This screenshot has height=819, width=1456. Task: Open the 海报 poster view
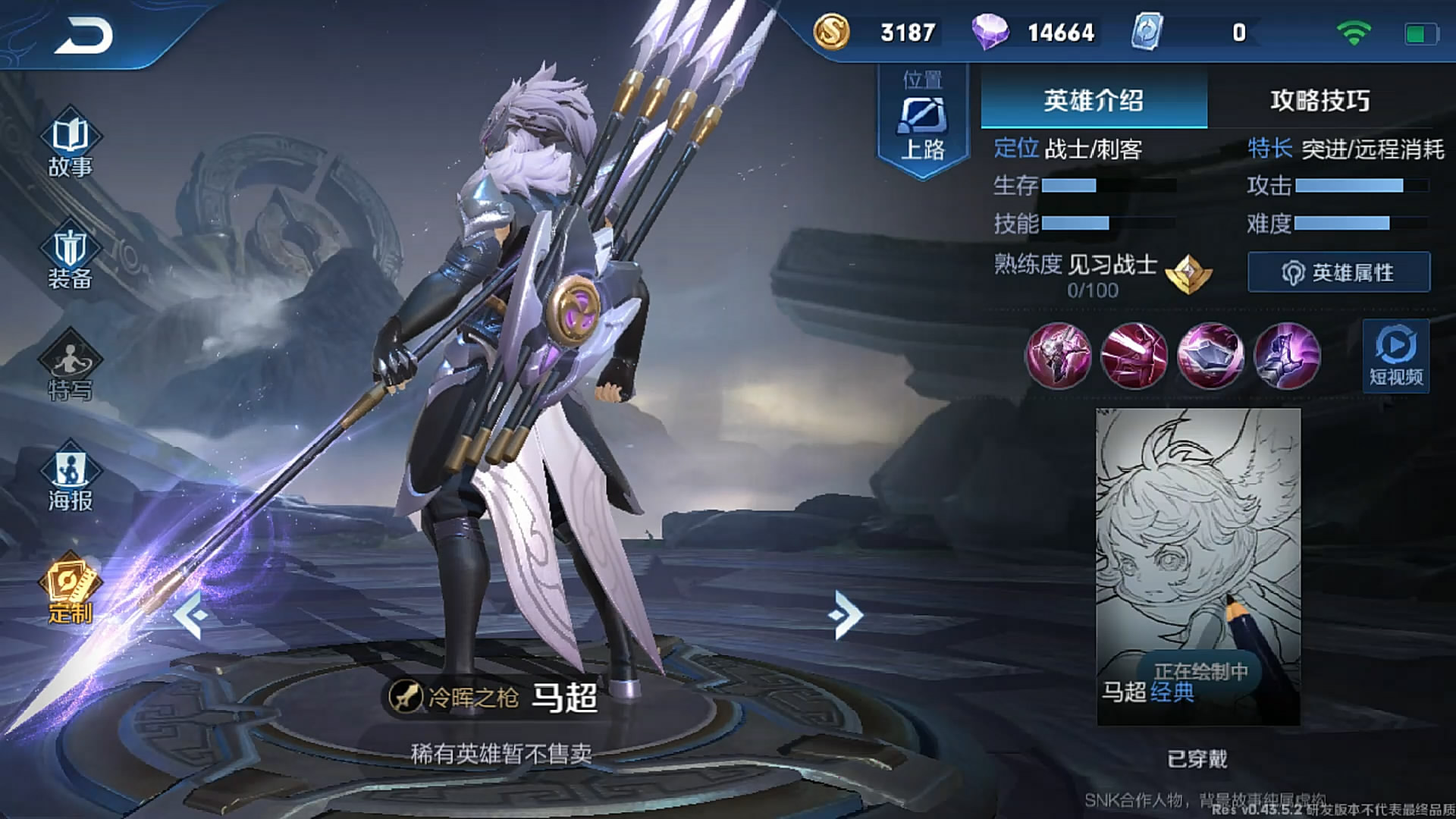click(x=70, y=479)
